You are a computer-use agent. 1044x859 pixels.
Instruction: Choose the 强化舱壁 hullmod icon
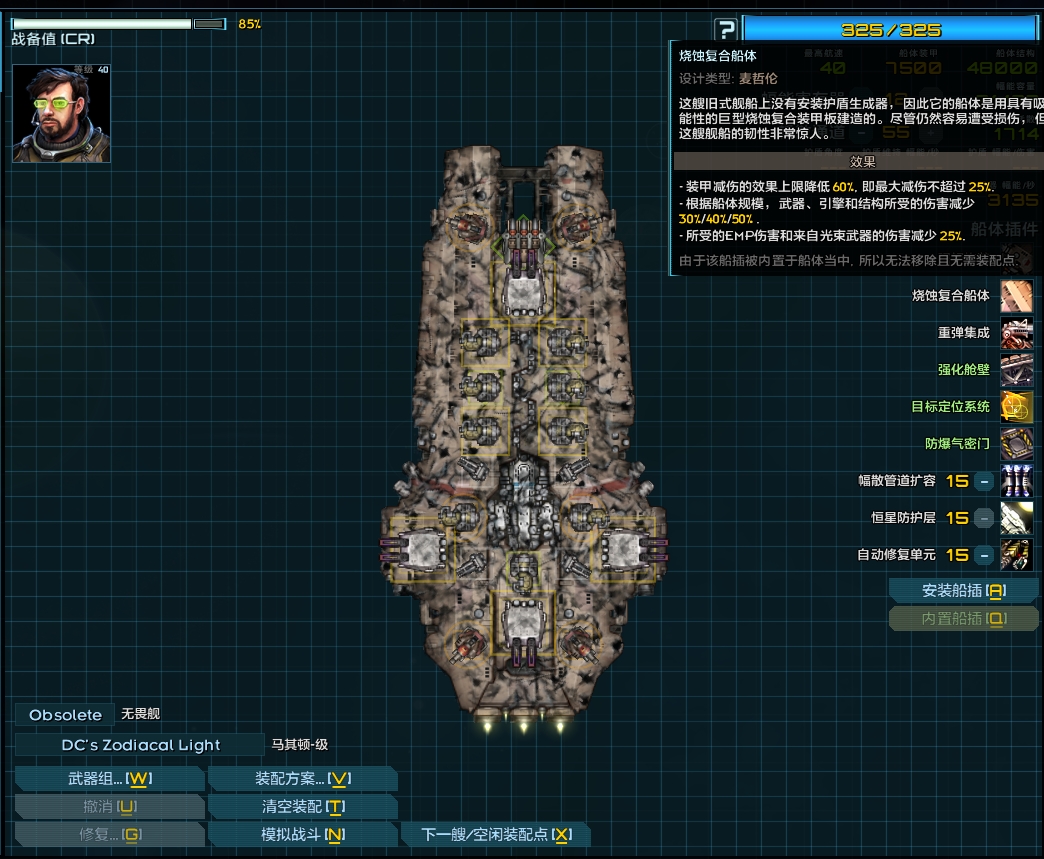pyautogui.click(x=1016, y=370)
